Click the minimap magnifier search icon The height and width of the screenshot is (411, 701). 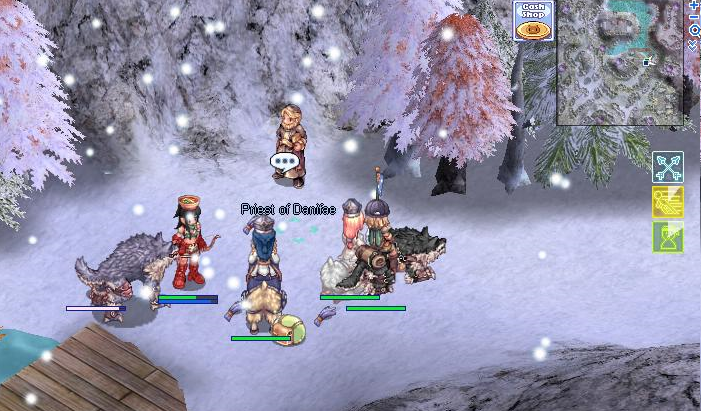click(695, 30)
